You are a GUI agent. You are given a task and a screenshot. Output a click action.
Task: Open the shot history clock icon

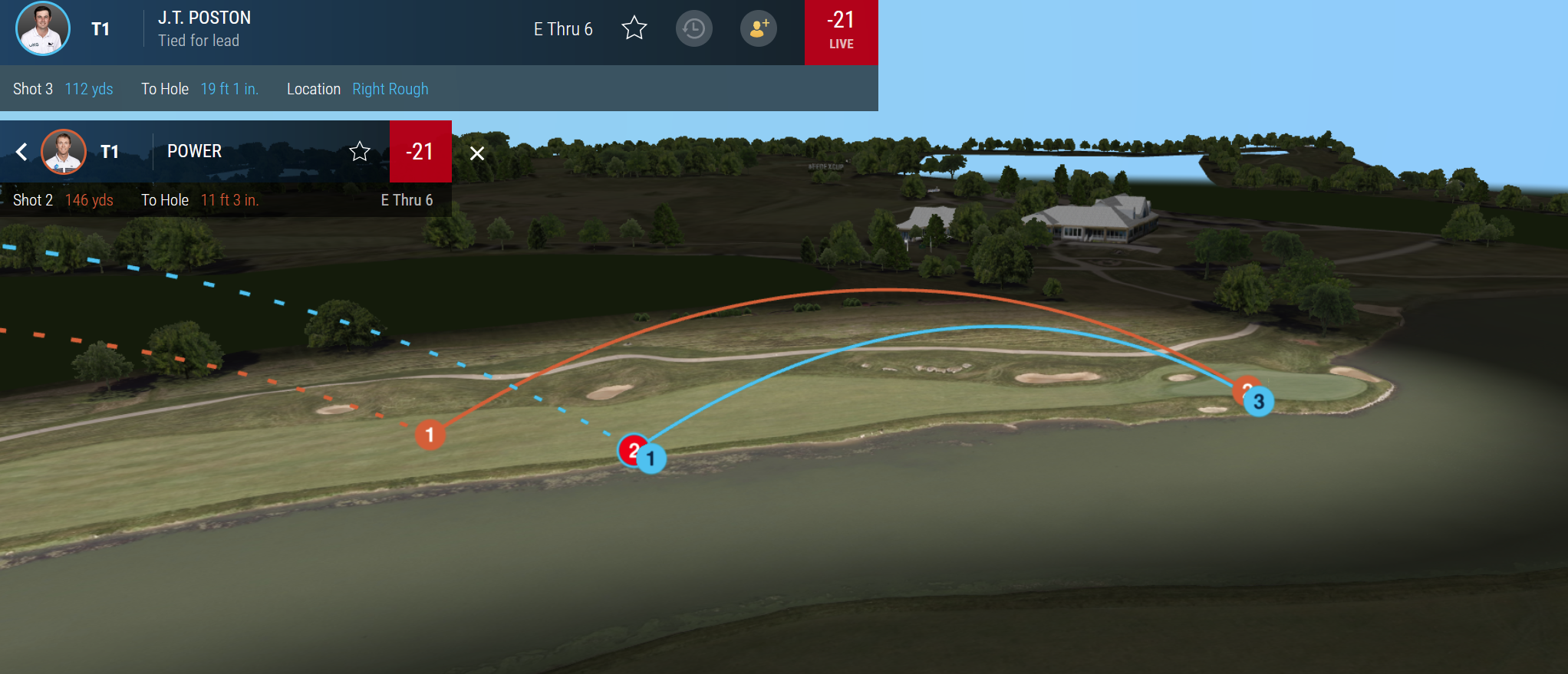pos(693,29)
